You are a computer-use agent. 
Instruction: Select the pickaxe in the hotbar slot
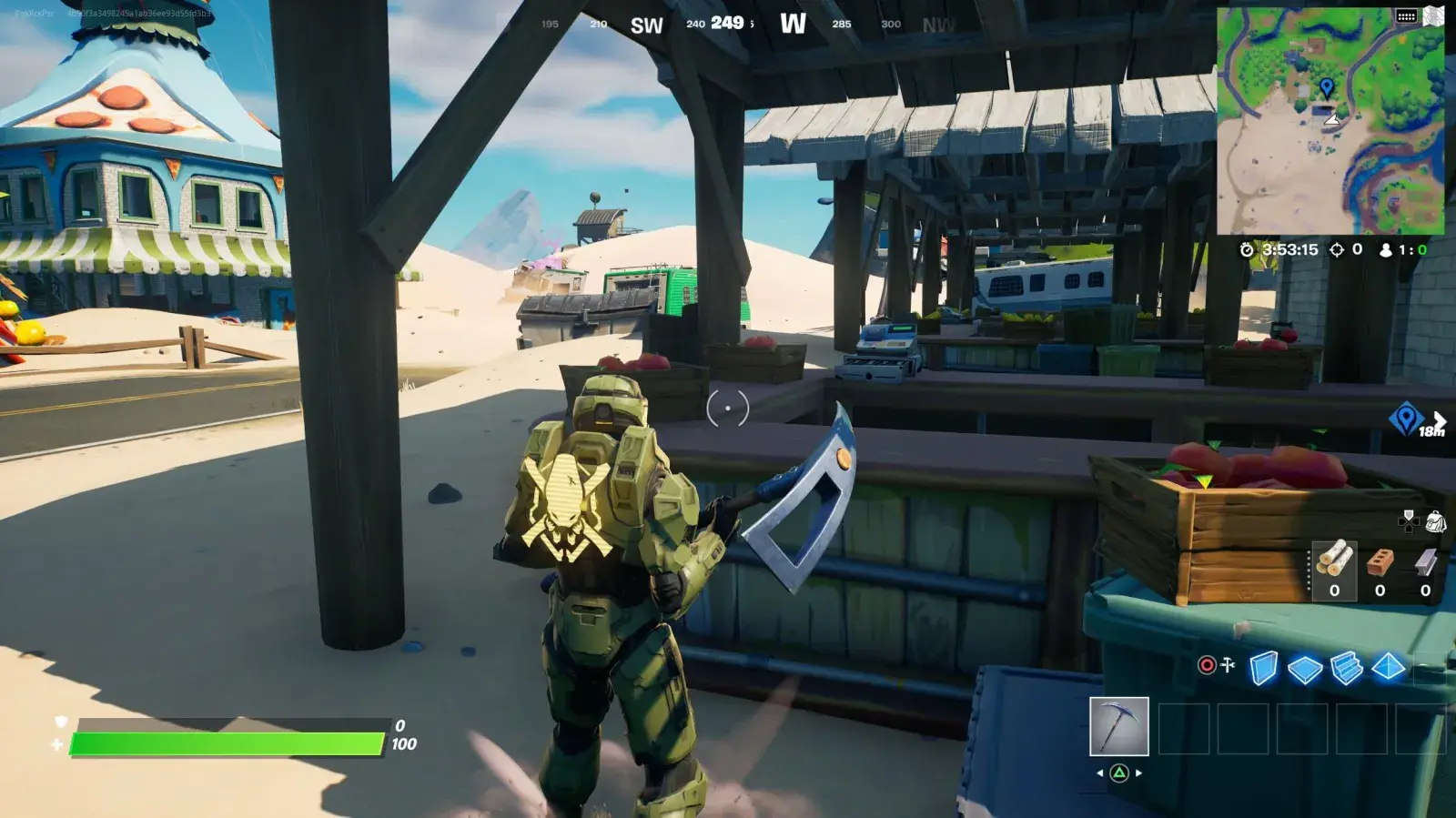(1119, 726)
